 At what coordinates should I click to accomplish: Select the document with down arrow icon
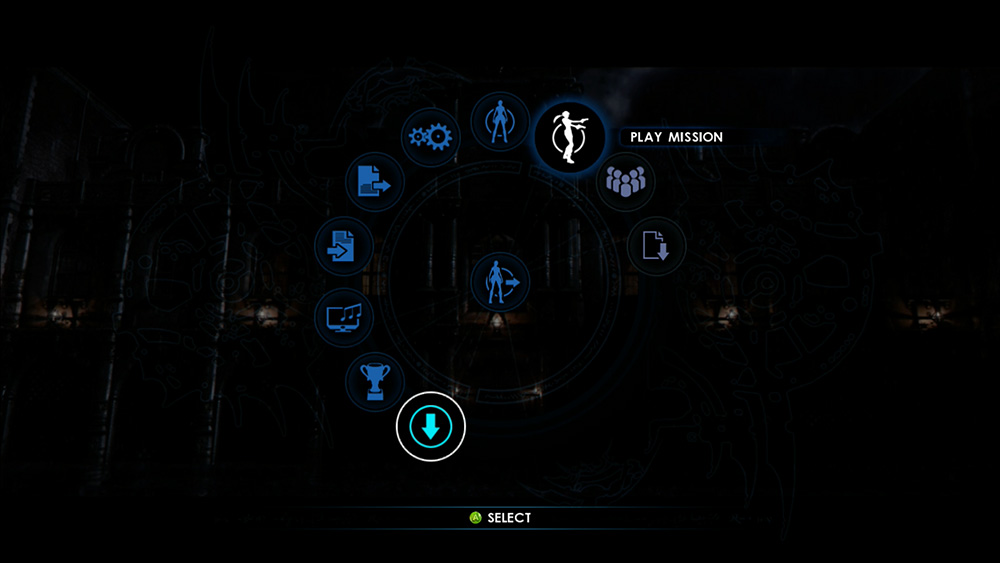(656, 245)
